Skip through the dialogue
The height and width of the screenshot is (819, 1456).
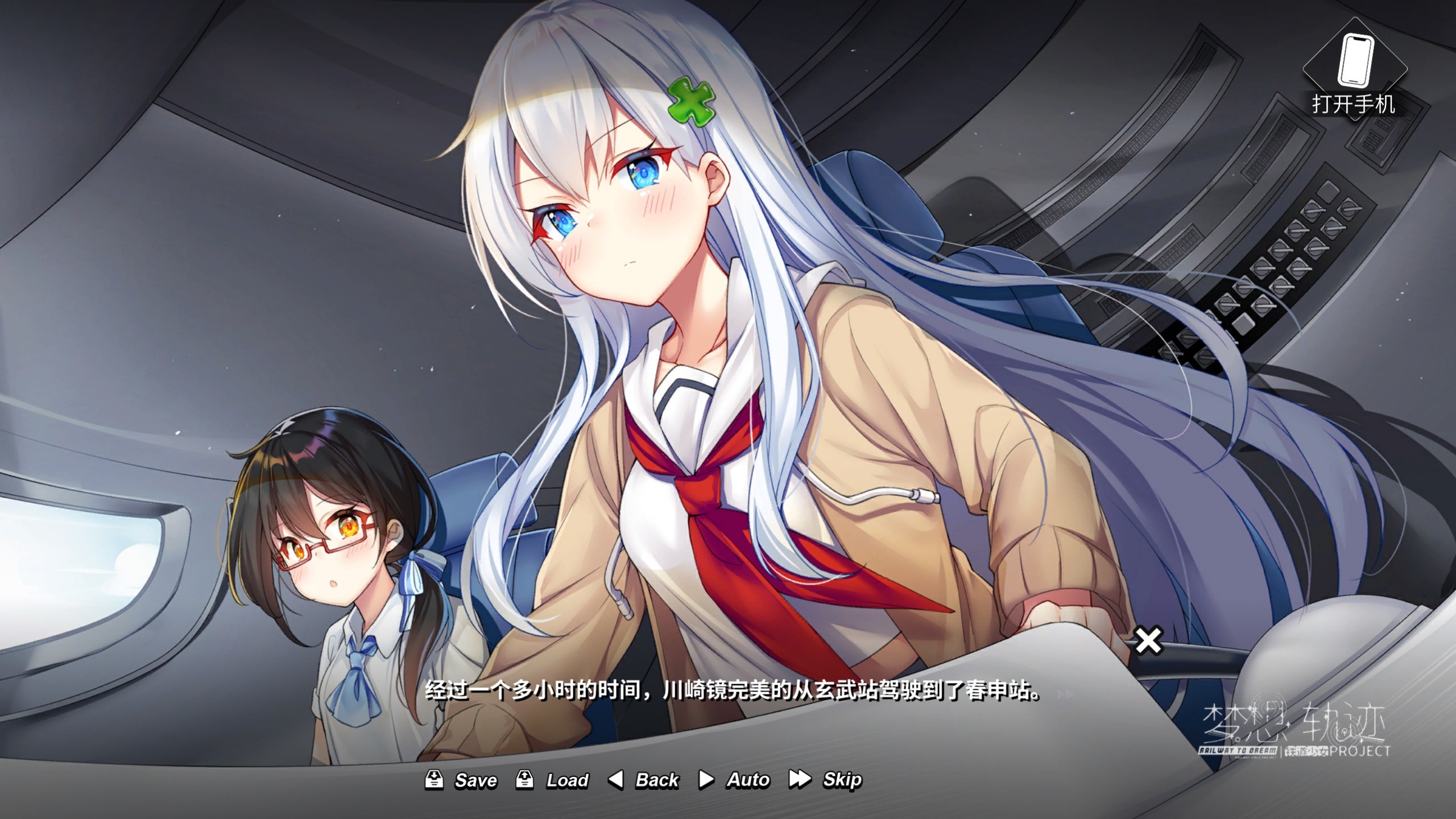tap(826, 780)
